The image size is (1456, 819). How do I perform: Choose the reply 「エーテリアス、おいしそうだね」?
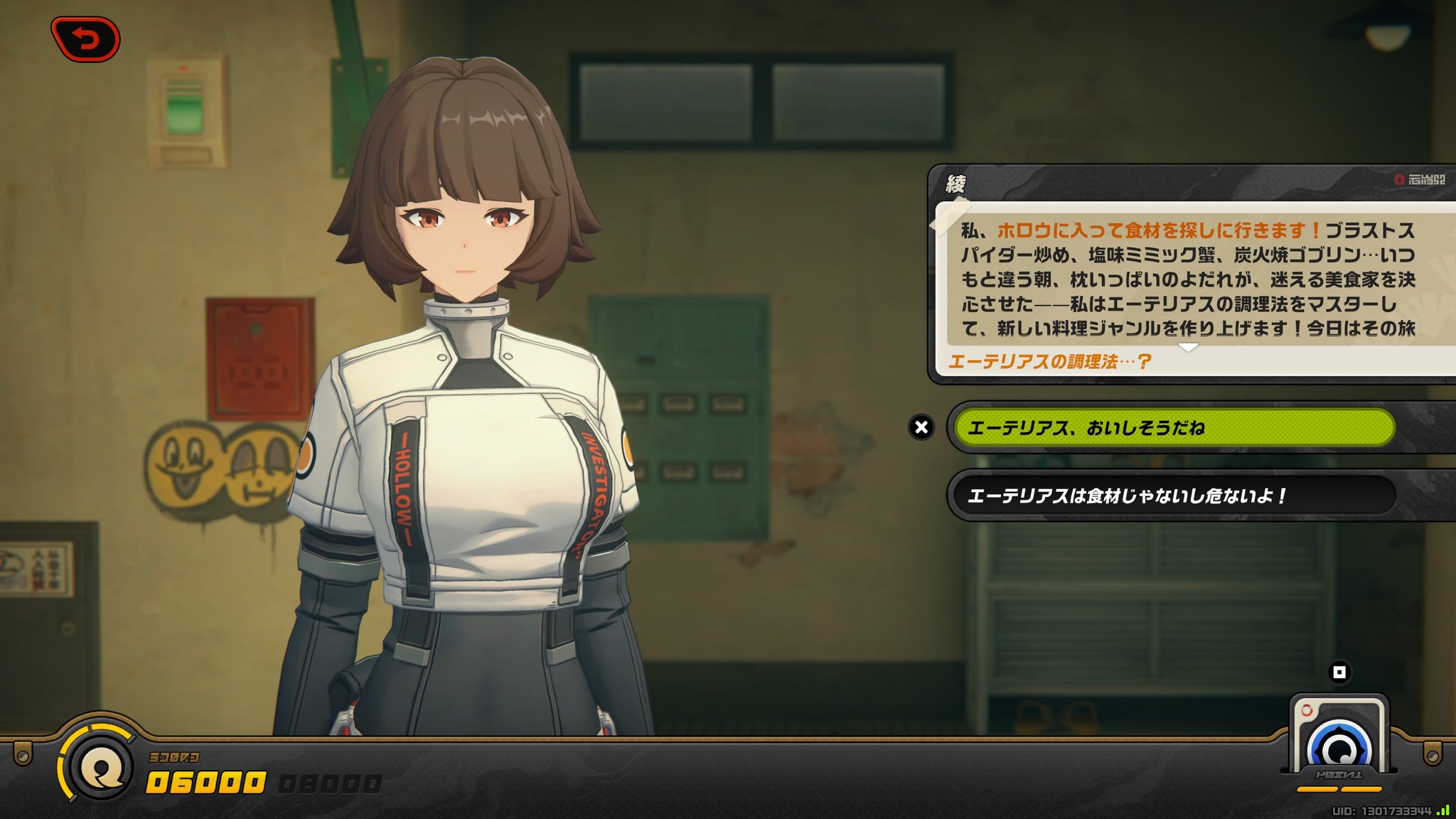click(1173, 427)
